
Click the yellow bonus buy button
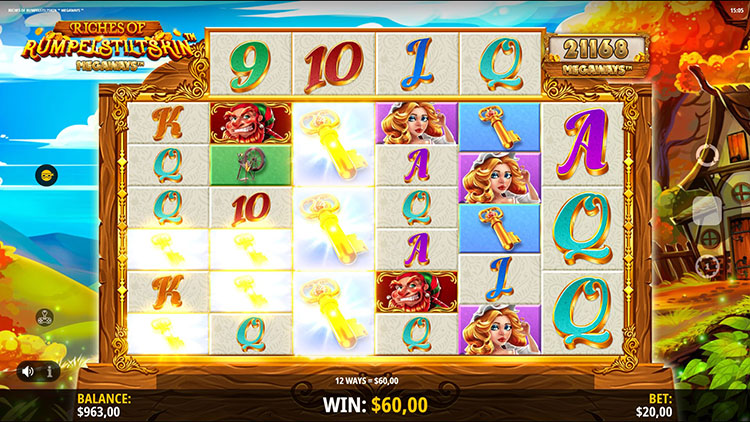46,175
